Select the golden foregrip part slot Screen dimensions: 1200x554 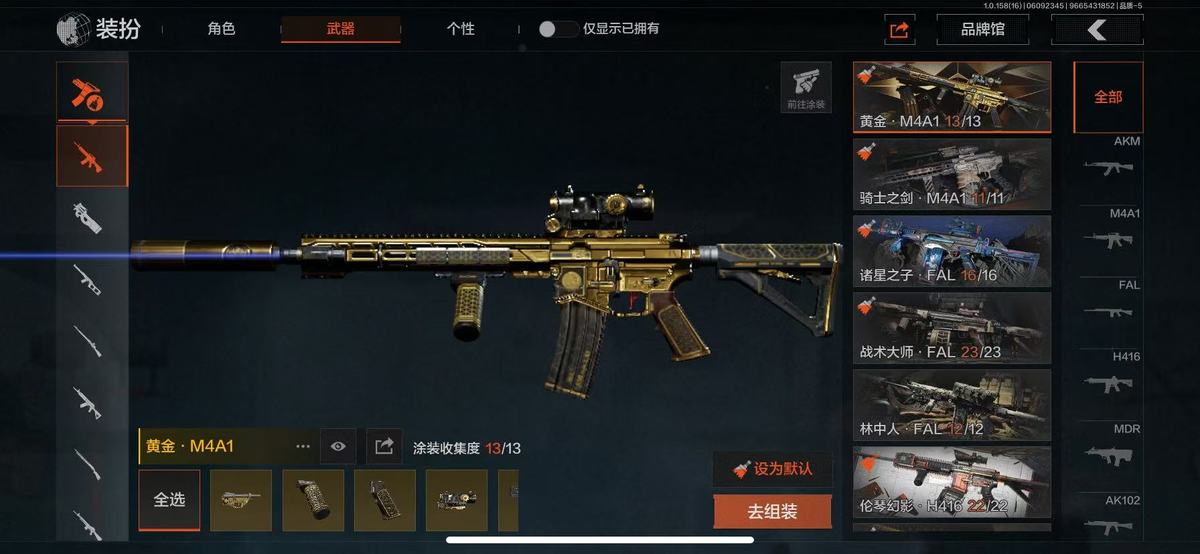[313, 500]
